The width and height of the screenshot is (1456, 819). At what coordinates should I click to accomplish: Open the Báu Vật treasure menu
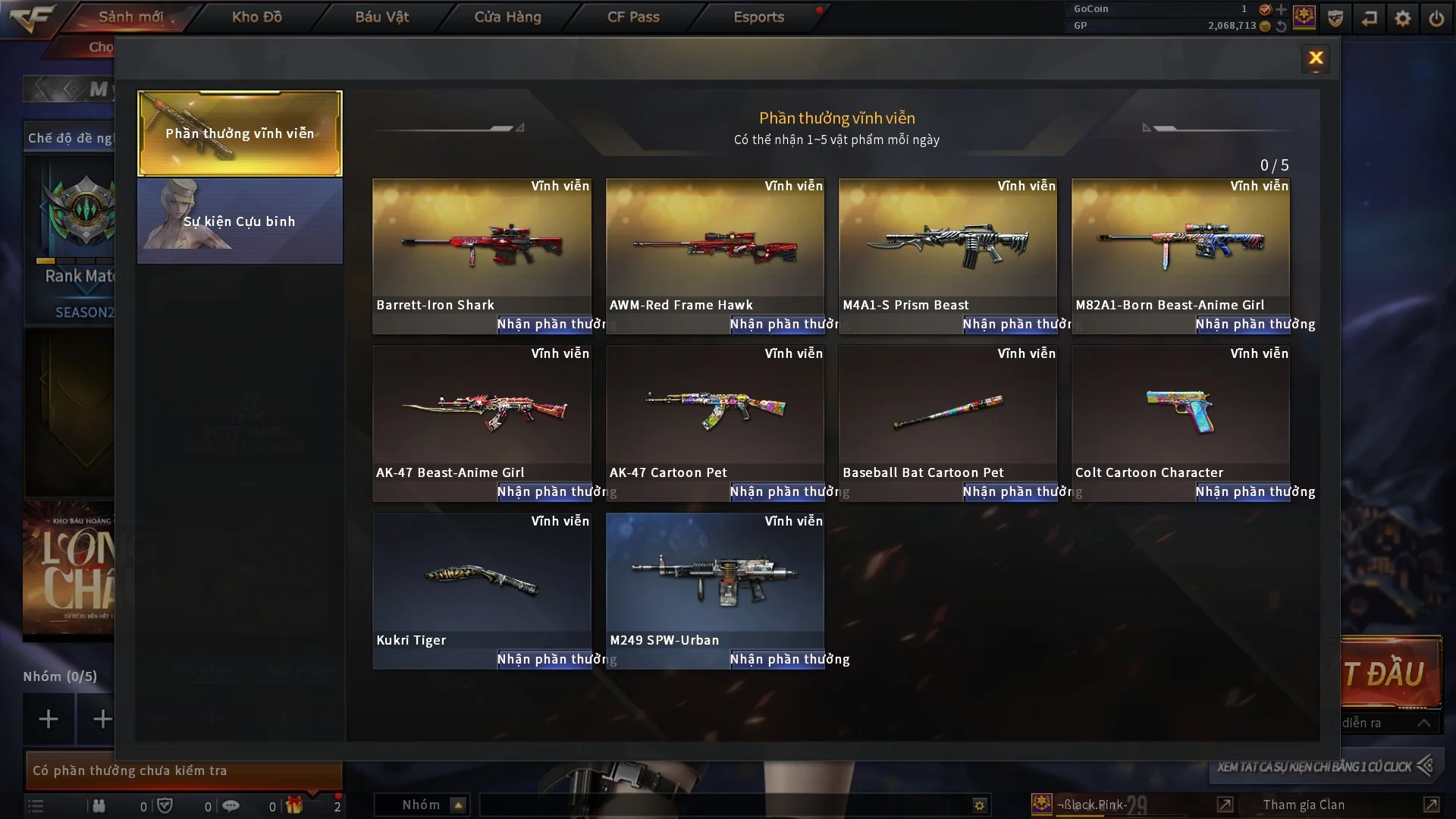pyautogui.click(x=381, y=17)
